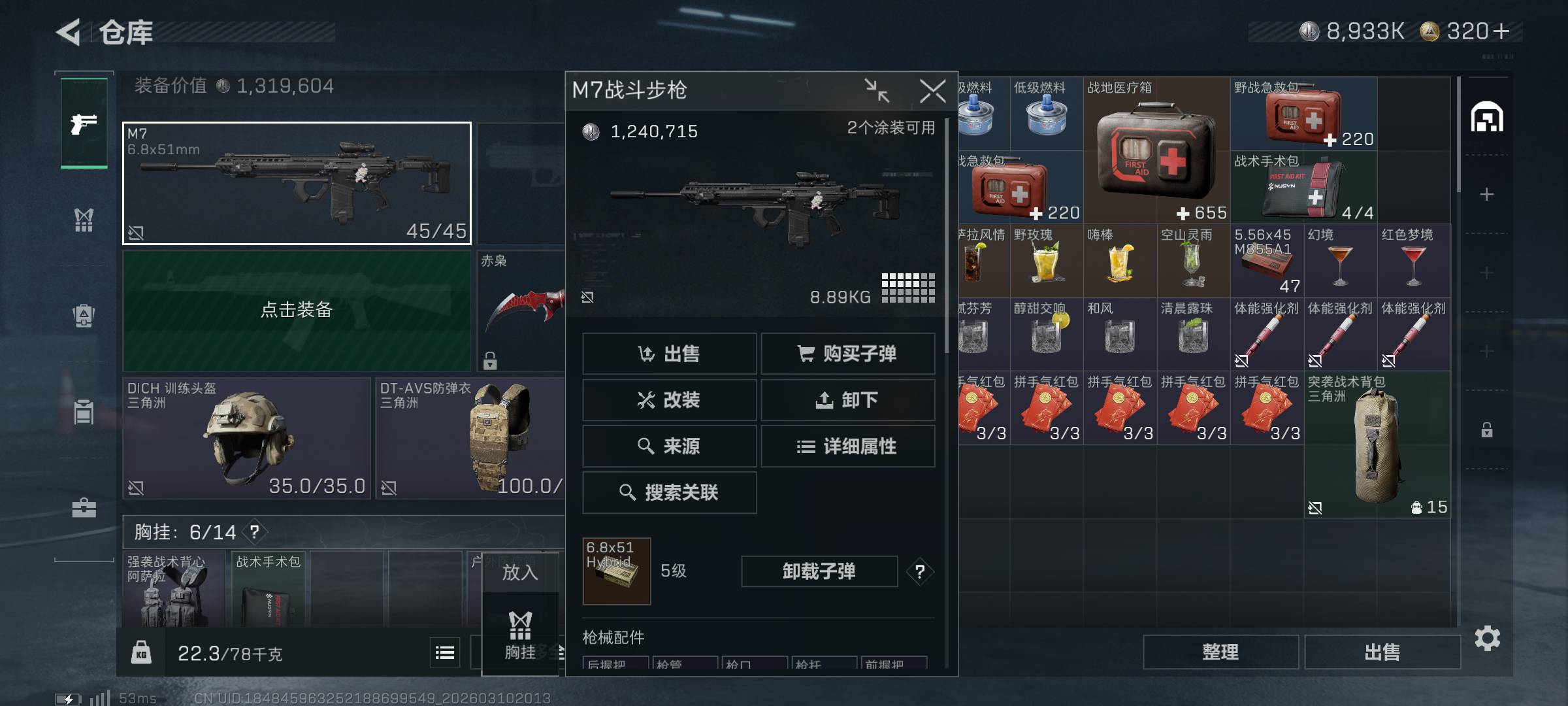This screenshot has height=706, width=1568.
Task: Select the DICH 训练头盔 helmet slot
Action: click(x=246, y=438)
